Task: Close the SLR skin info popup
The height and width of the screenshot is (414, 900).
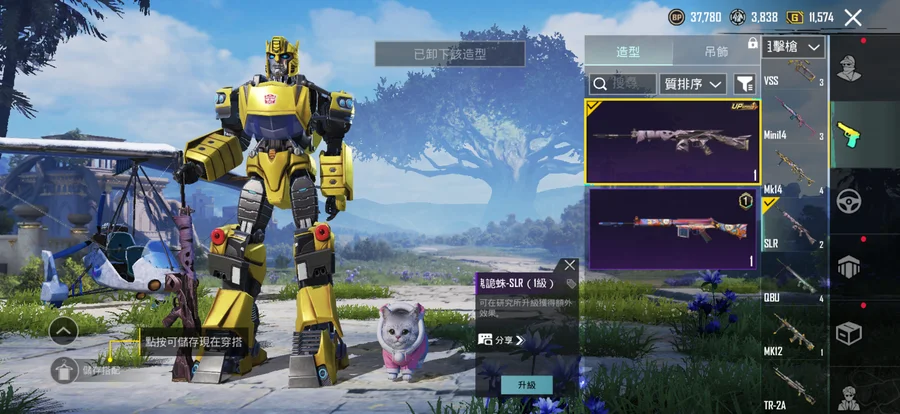Action: 569,266
